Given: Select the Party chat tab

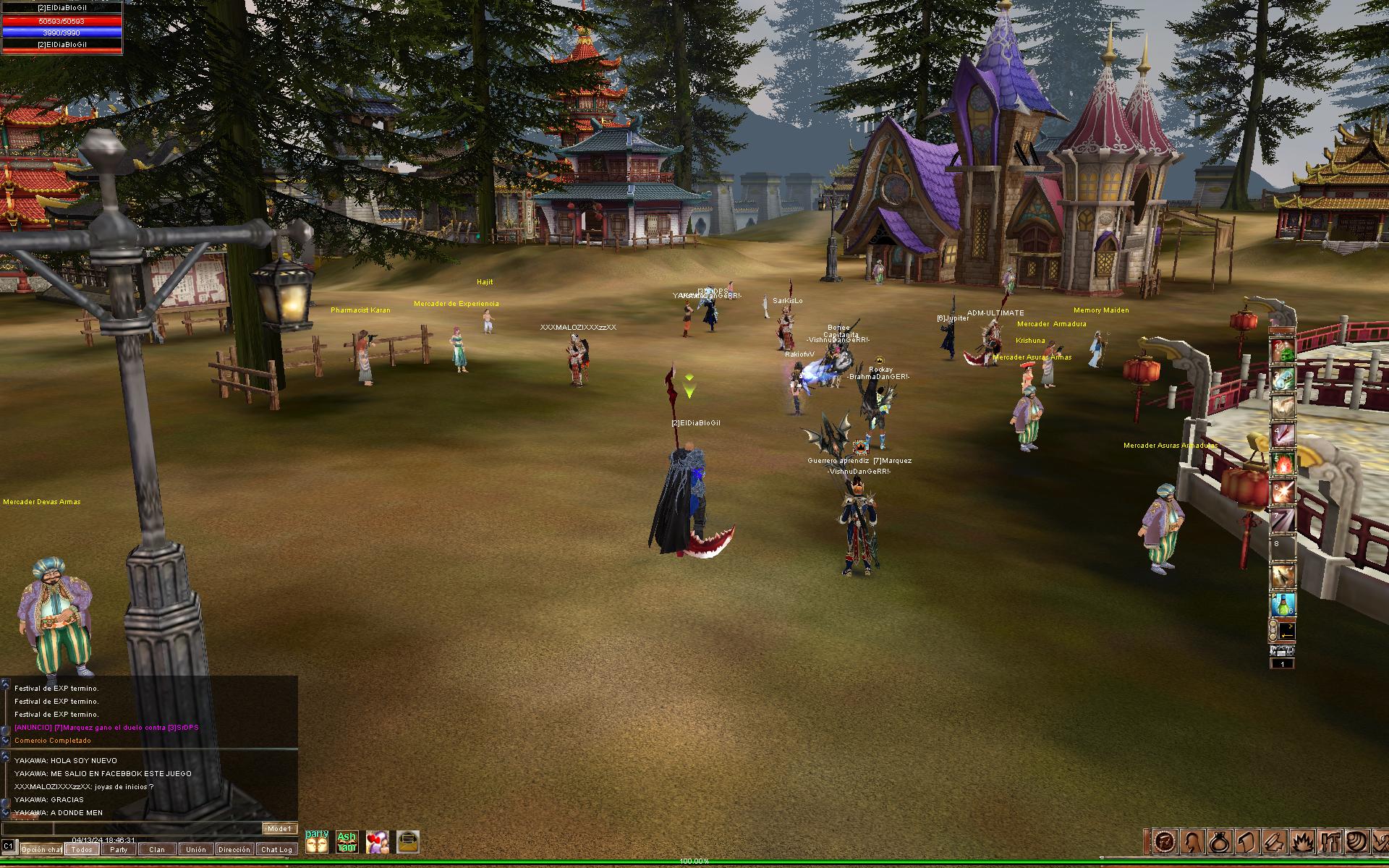Looking at the screenshot, I should pyautogui.click(x=119, y=849).
